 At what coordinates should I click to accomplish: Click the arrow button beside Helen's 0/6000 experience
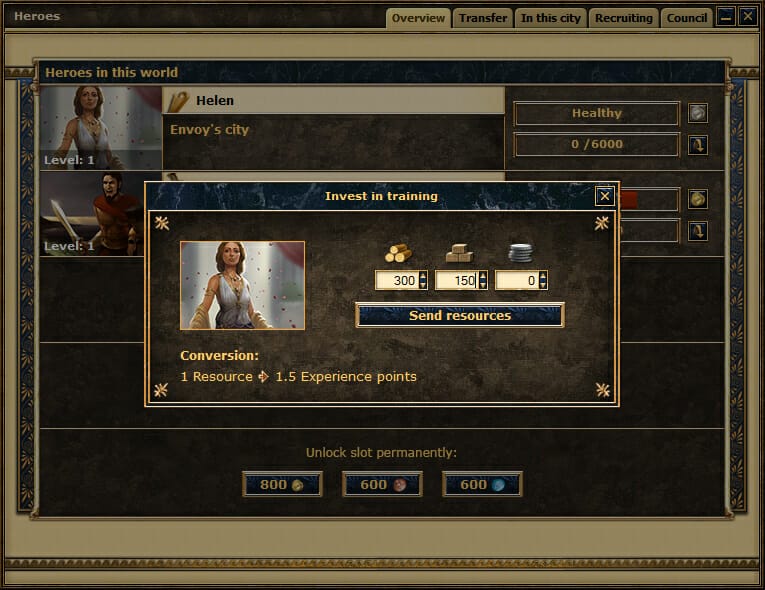[697, 145]
